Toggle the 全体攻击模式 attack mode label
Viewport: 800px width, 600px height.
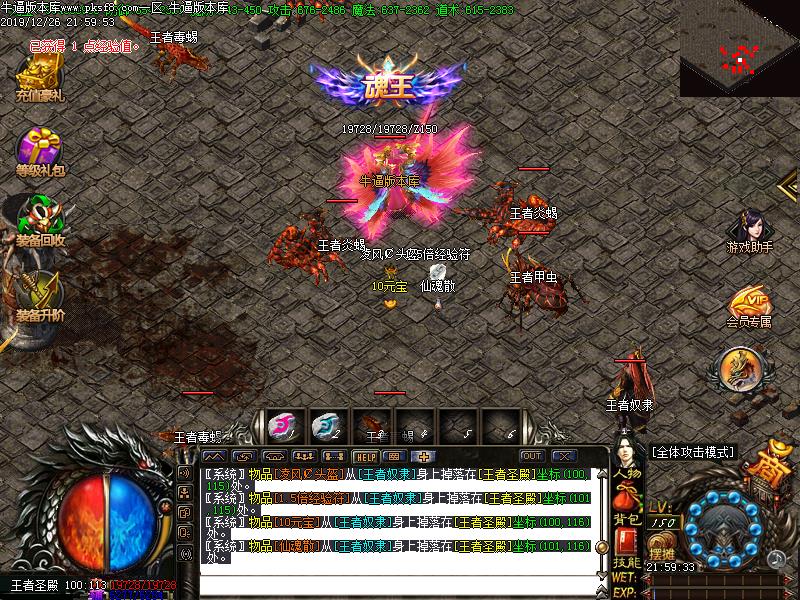(693, 452)
